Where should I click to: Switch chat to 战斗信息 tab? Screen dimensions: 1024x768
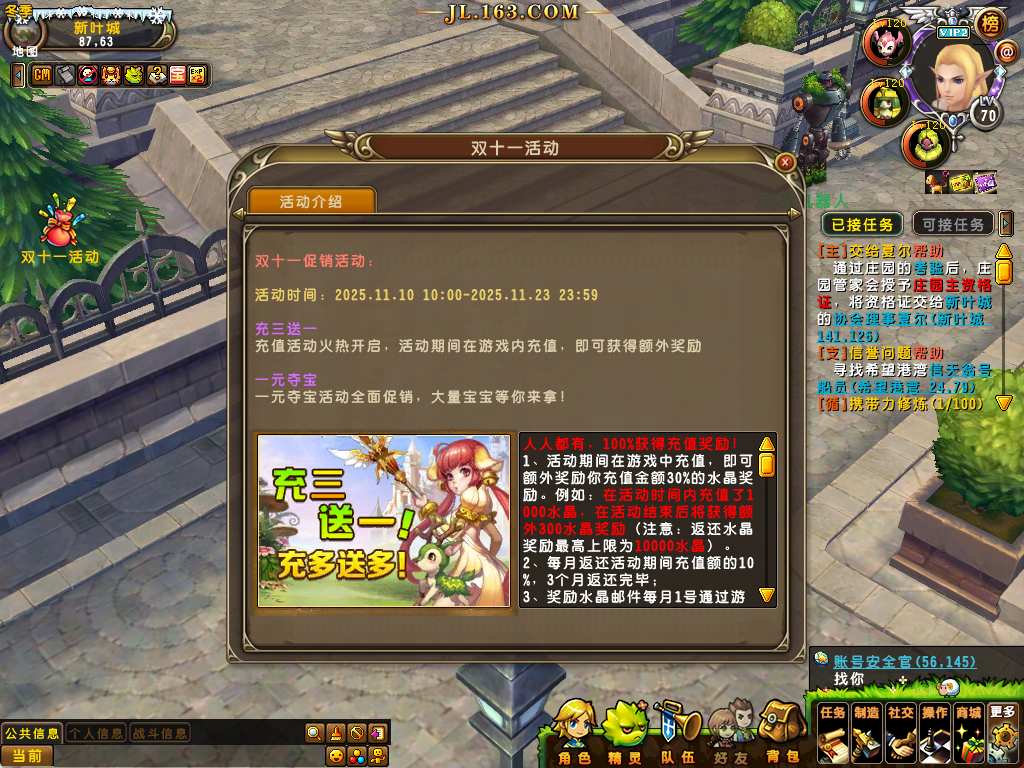click(x=159, y=733)
